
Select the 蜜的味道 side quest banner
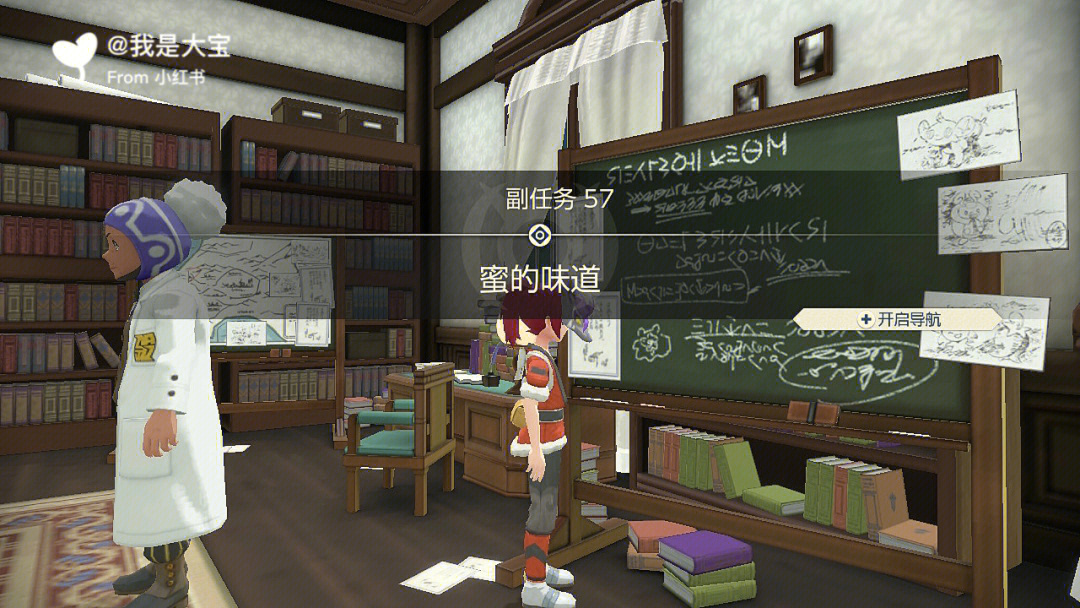click(540, 279)
